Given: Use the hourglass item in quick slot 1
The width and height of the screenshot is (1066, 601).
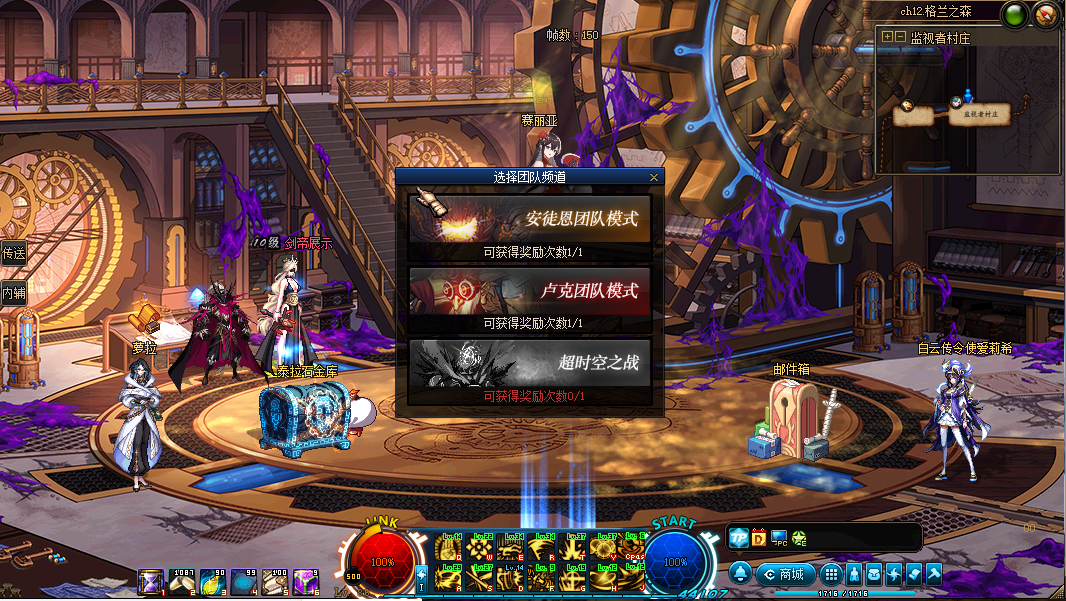Looking at the screenshot, I should tap(151, 581).
